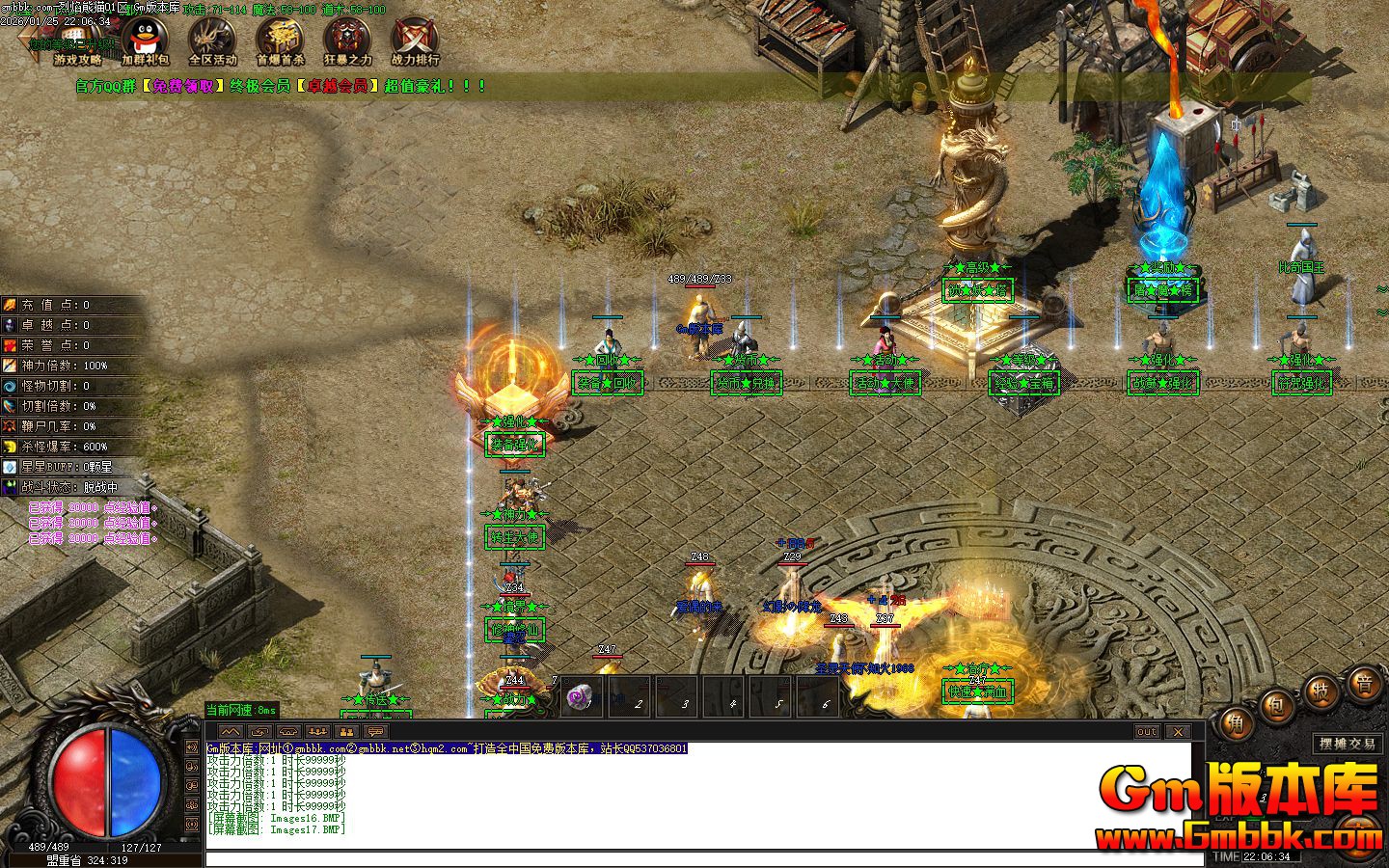Viewport: 1389px width, 868px height.
Task: Use the purple swirl item in hotbar slot 1
Action: pos(581,696)
